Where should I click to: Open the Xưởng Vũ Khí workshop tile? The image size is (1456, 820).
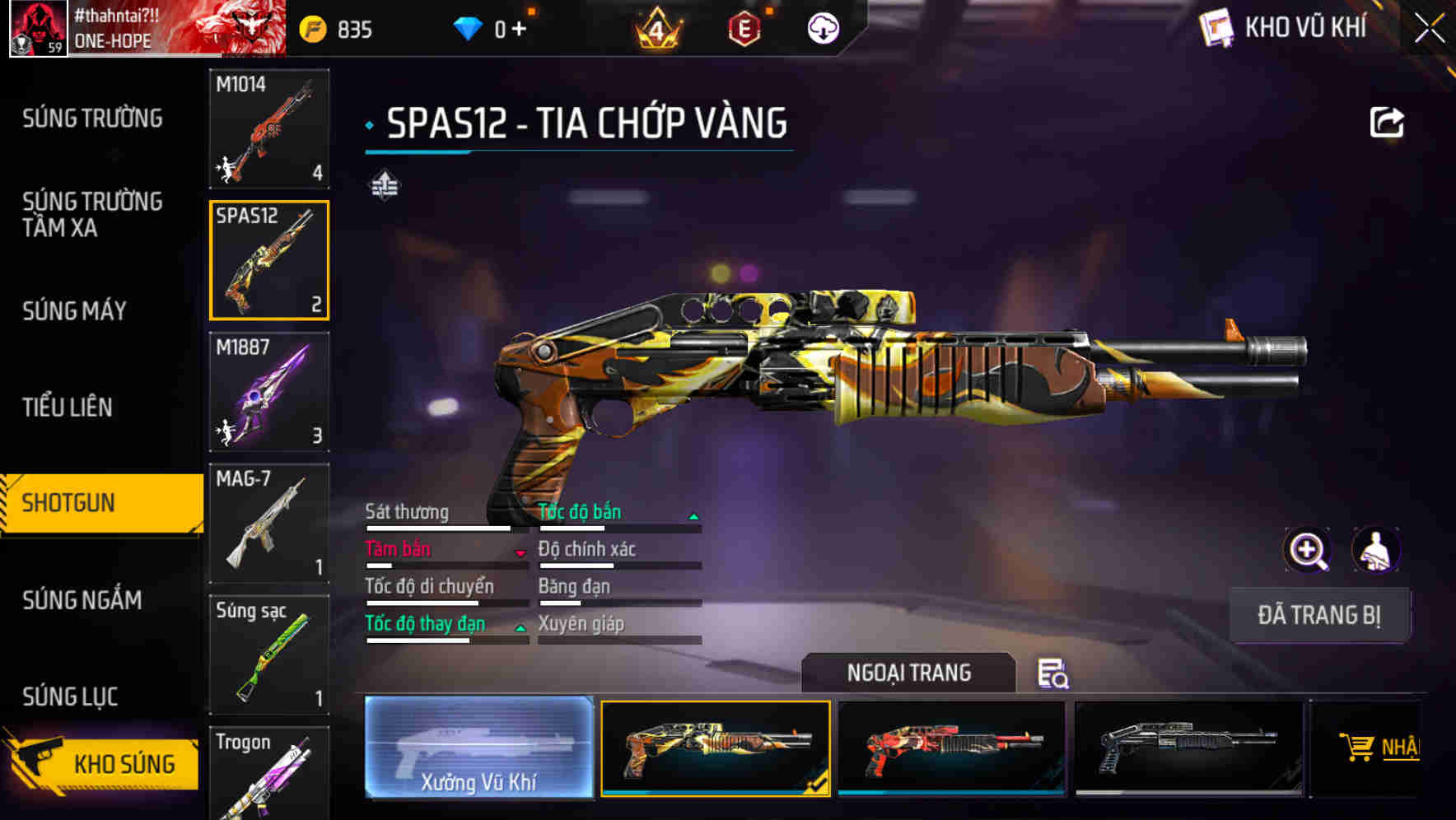478,748
